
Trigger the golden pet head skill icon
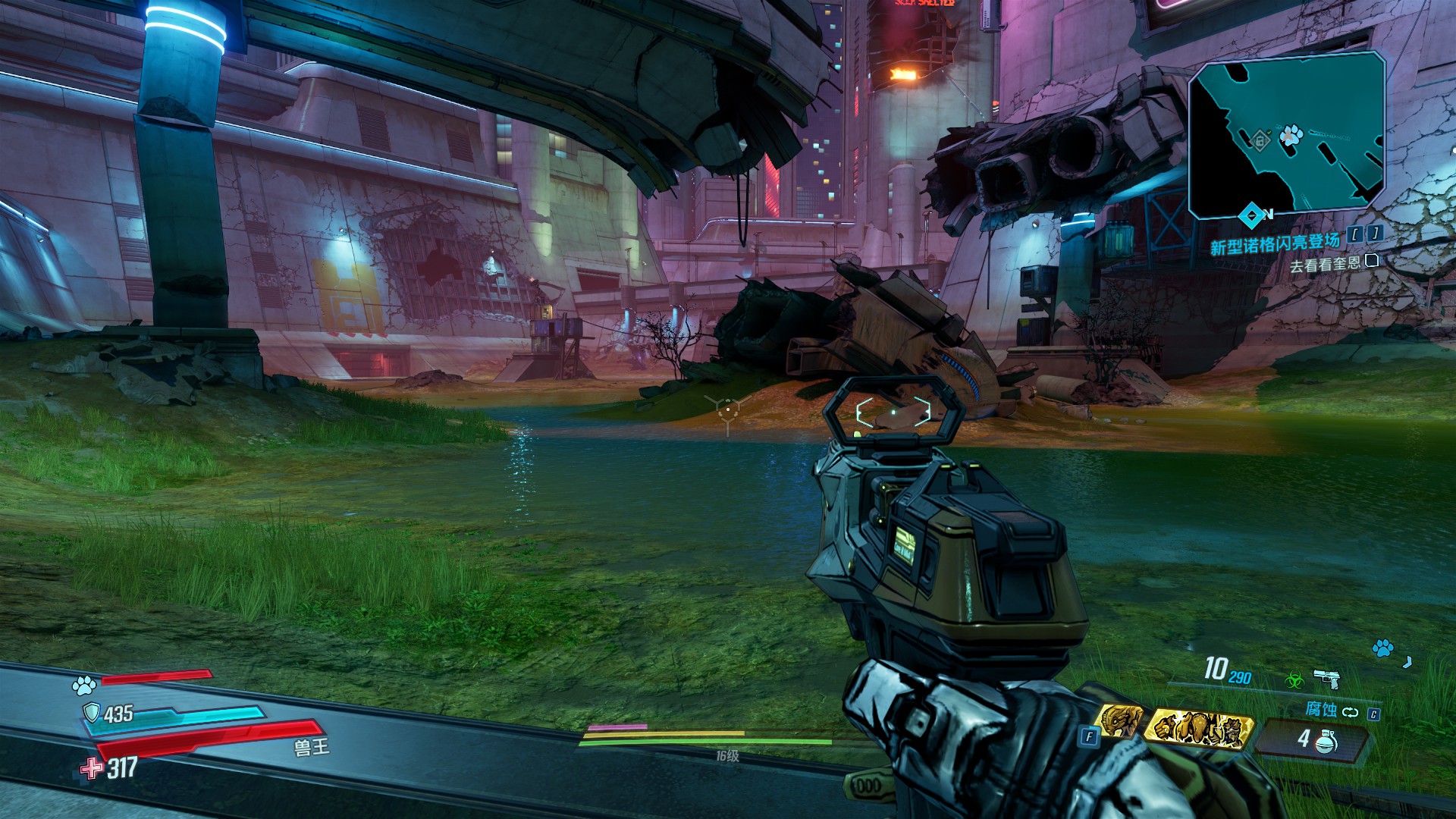[x=1120, y=721]
